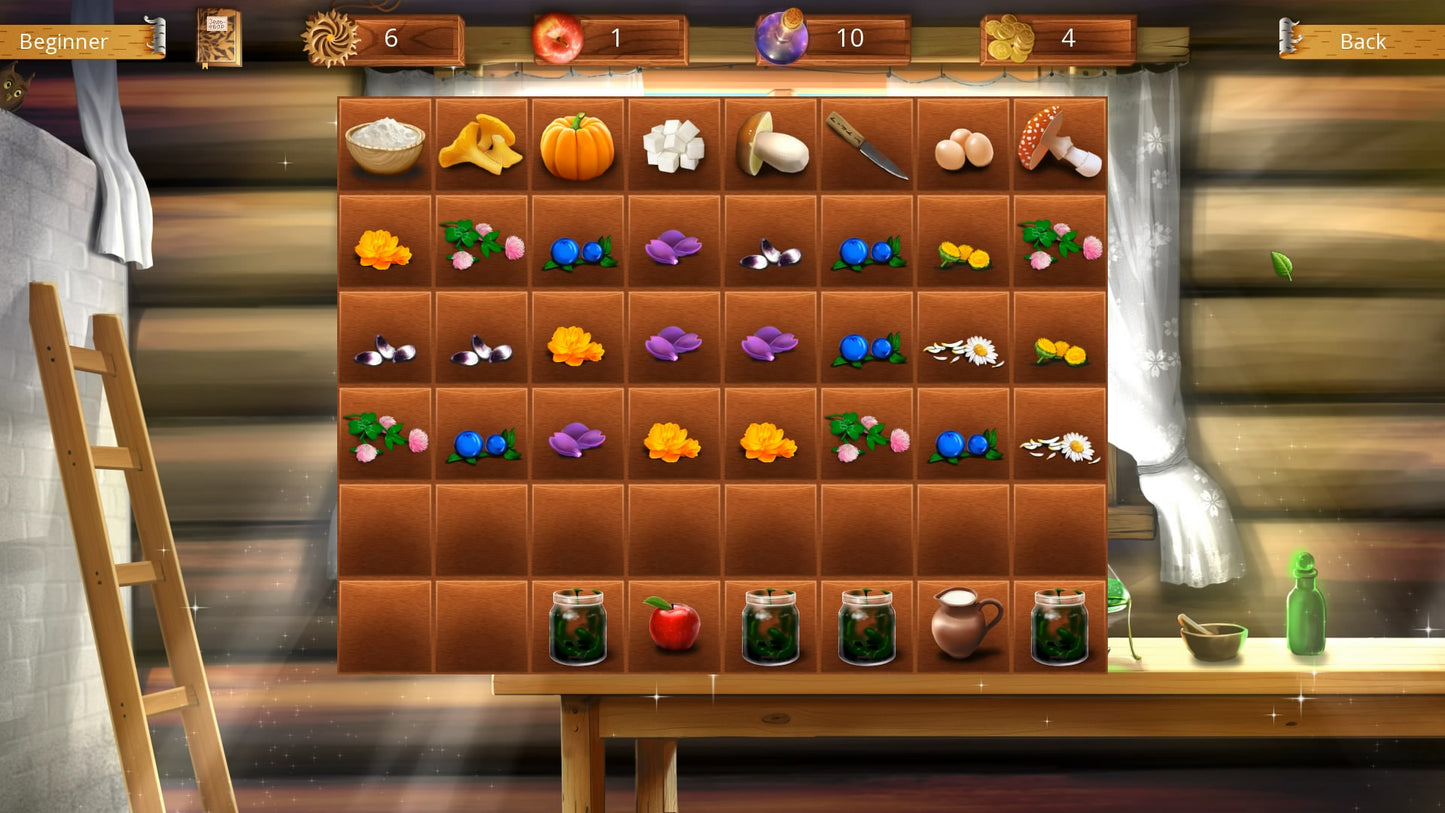Pick the kitchen knife tile
This screenshot has height=813, width=1445.
click(x=866, y=145)
